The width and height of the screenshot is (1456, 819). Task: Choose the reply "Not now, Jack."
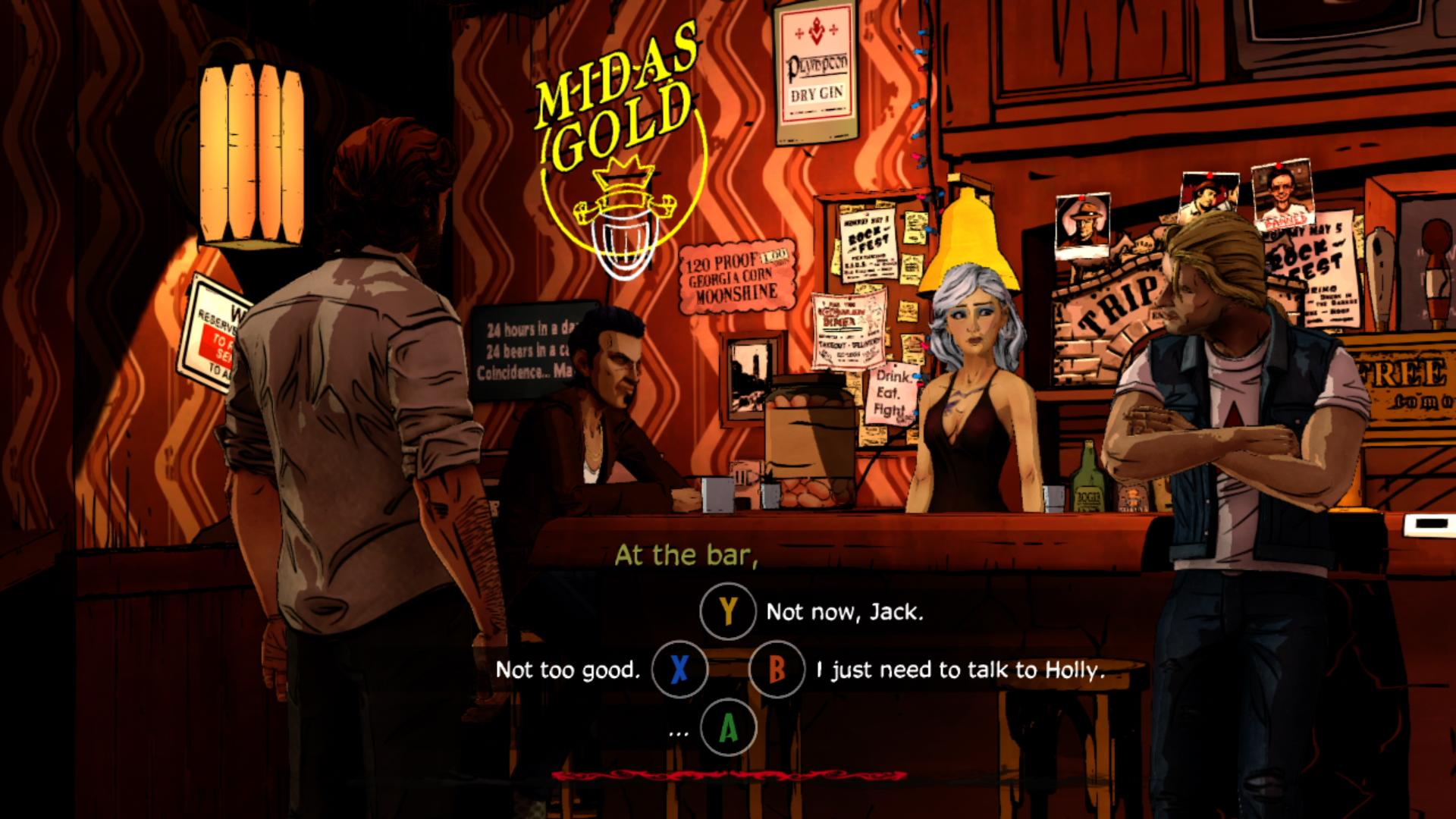(x=844, y=612)
